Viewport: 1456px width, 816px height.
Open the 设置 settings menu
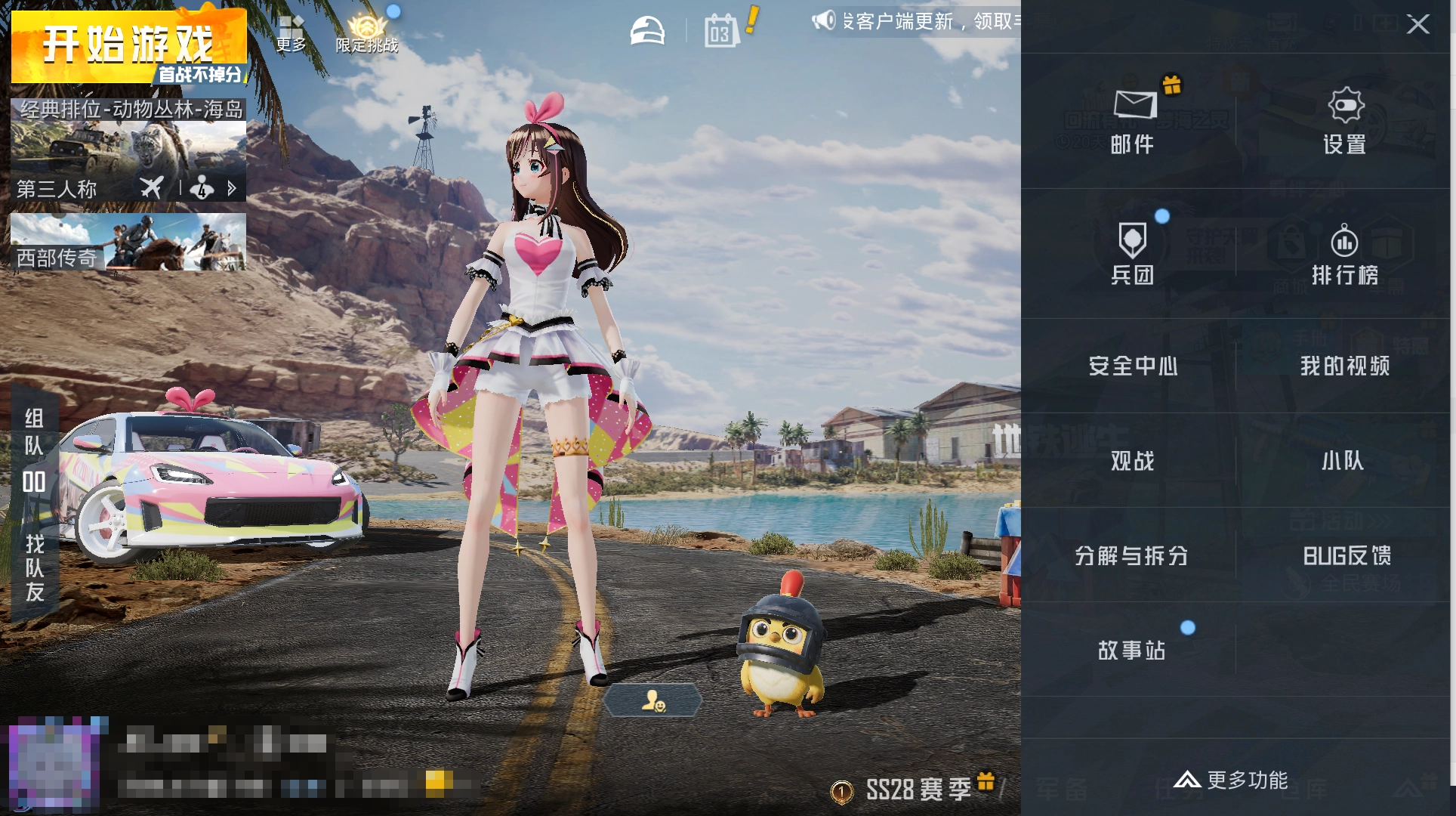[x=1345, y=121]
